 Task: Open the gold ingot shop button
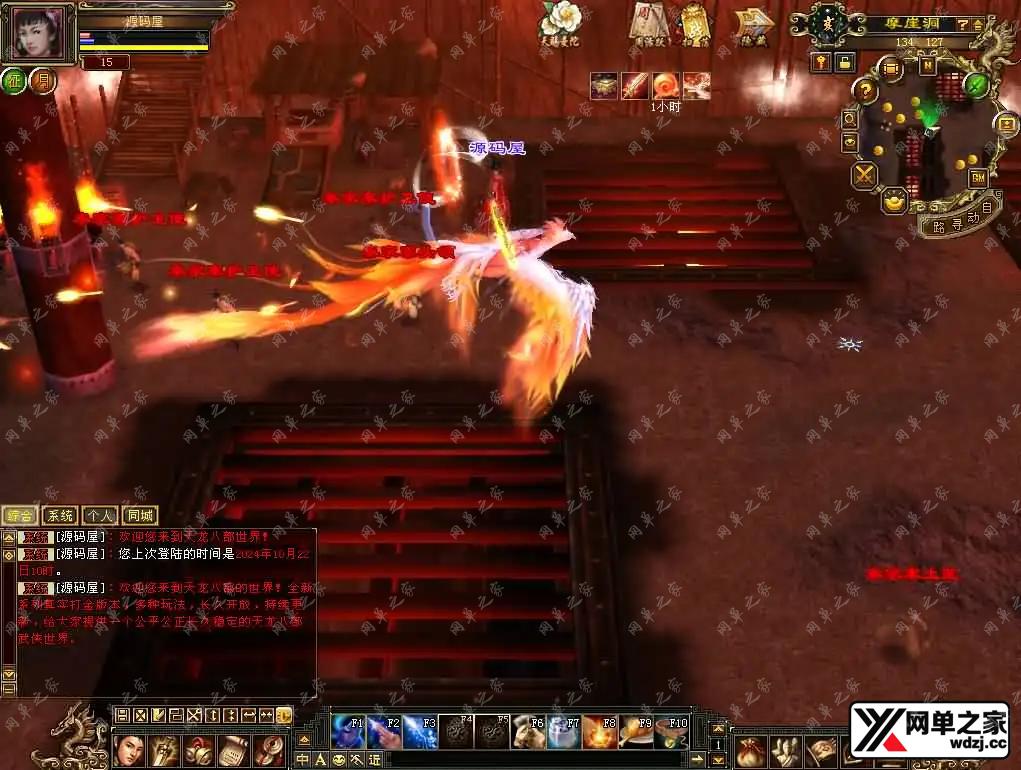point(893,200)
